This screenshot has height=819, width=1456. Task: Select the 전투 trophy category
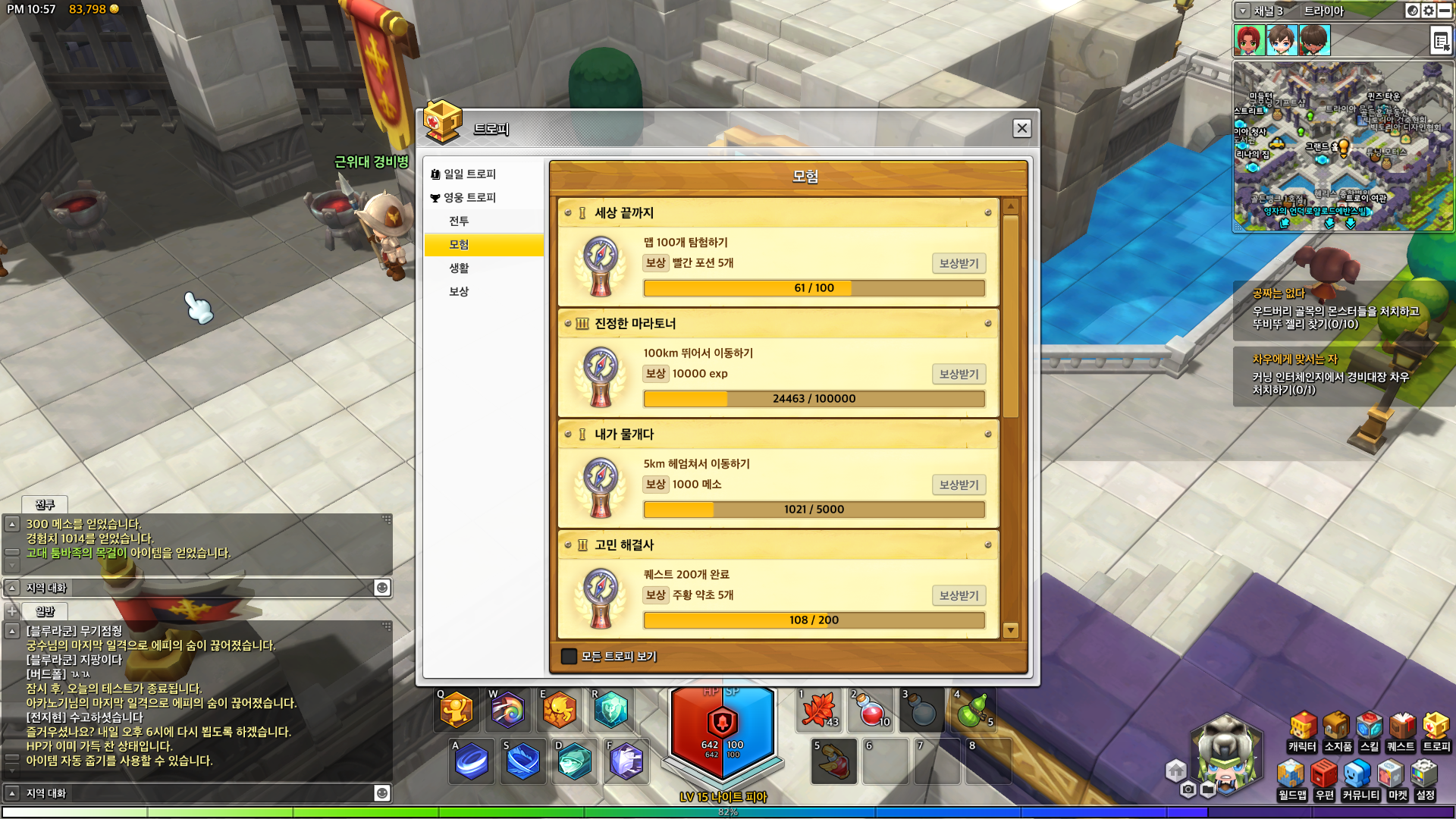(459, 221)
